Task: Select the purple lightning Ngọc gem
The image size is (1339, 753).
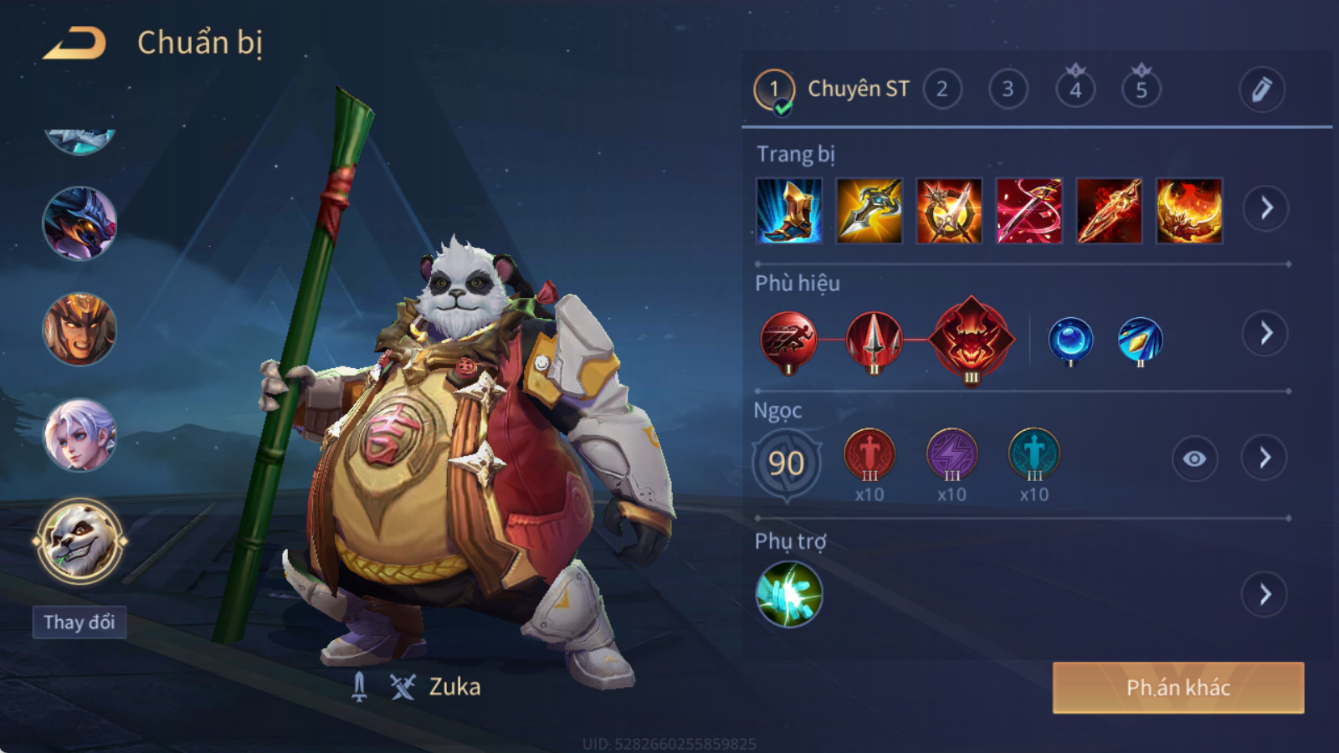Action: 951,455
